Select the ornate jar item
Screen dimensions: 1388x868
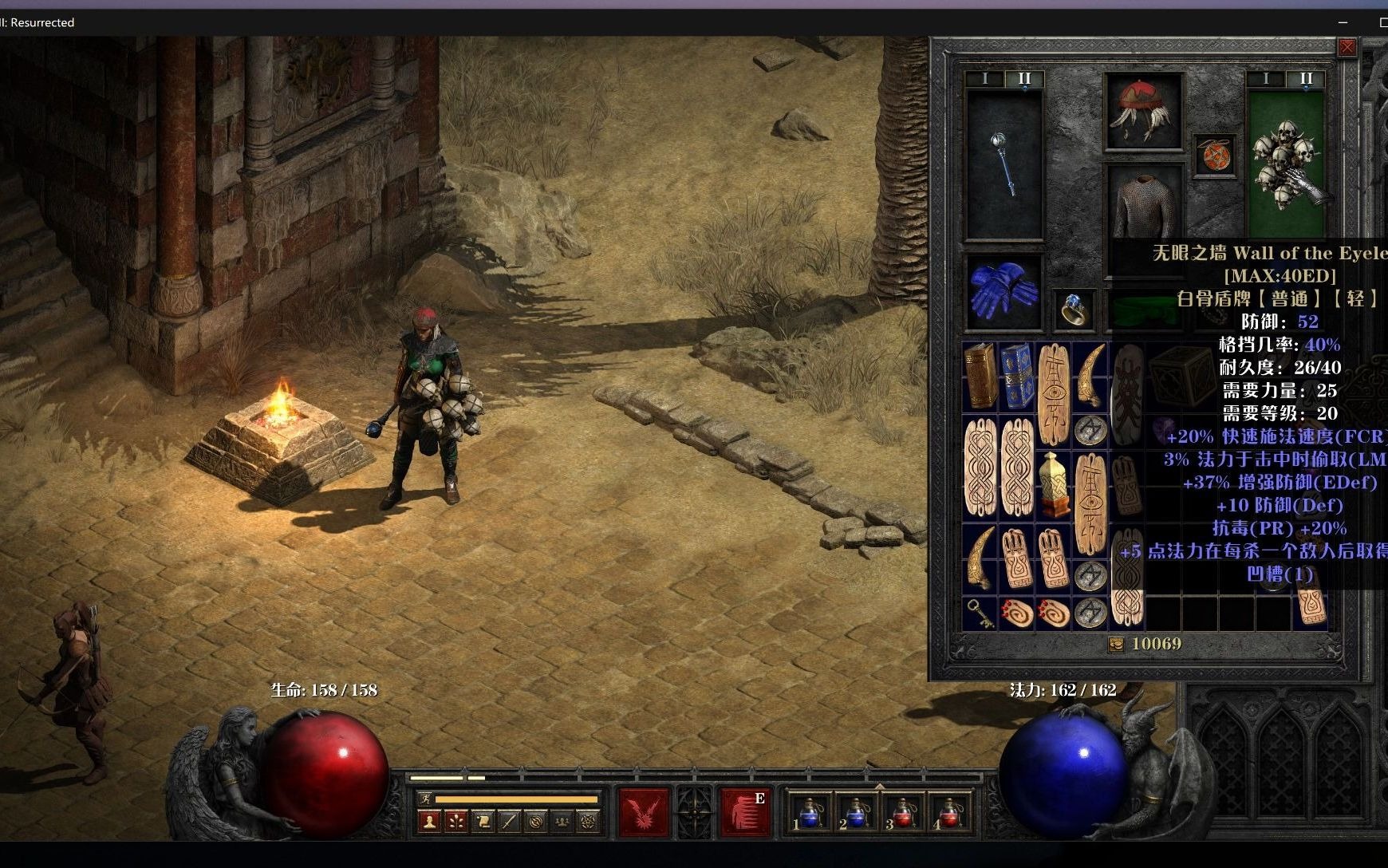click(x=1053, y=484)
